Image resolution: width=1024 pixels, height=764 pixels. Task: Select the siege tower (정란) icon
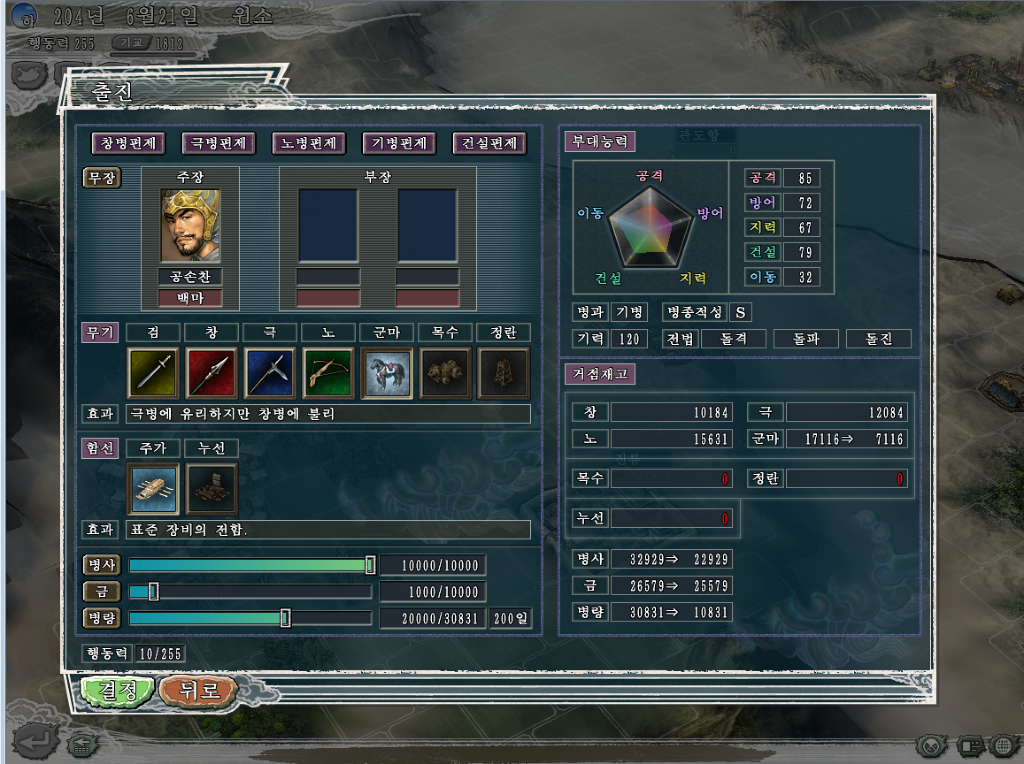[503, 373]
